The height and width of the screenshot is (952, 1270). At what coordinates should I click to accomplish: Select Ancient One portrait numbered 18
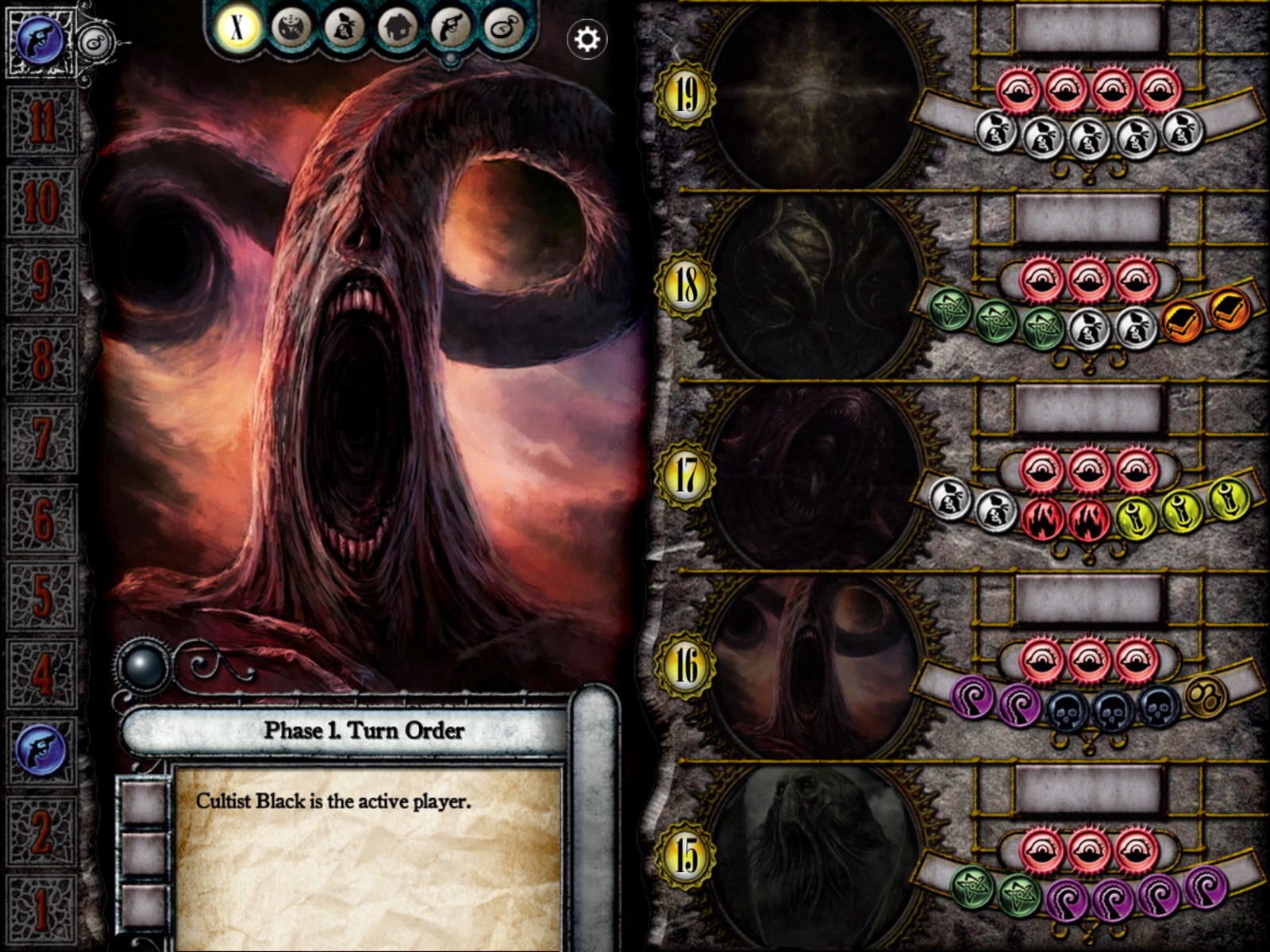pos(814,284)
